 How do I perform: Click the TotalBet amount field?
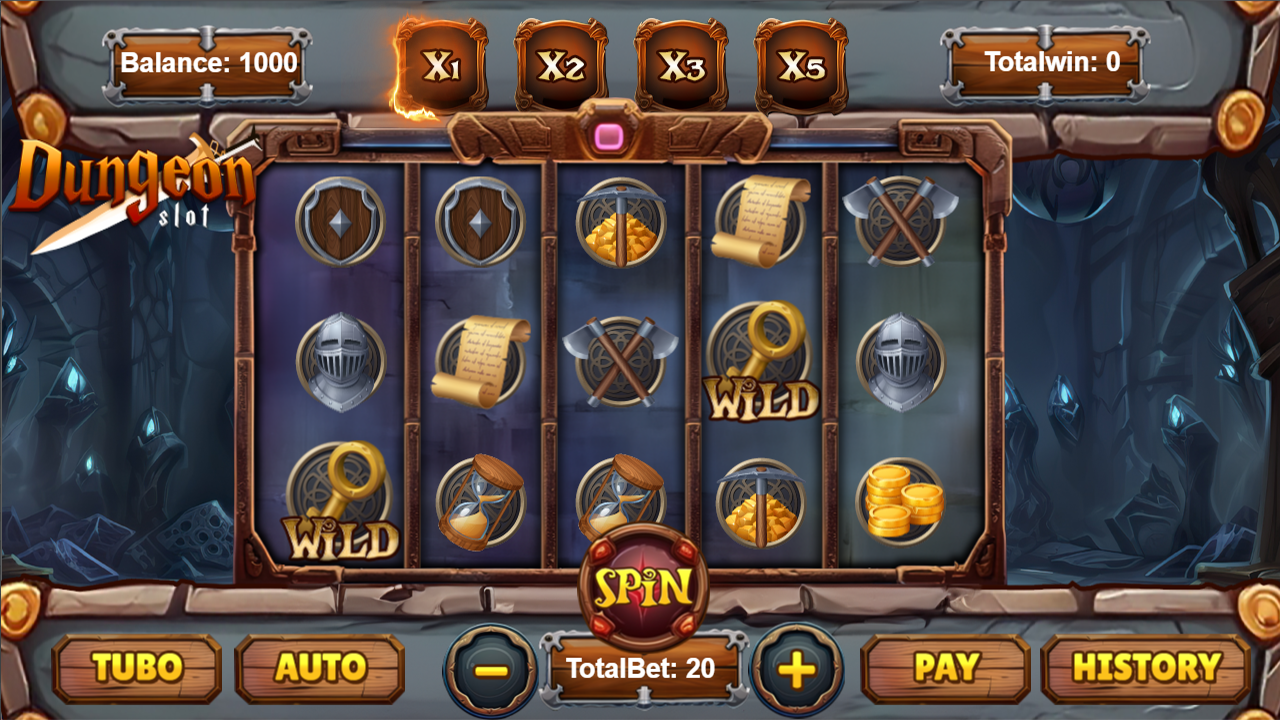tap(640, 668)
